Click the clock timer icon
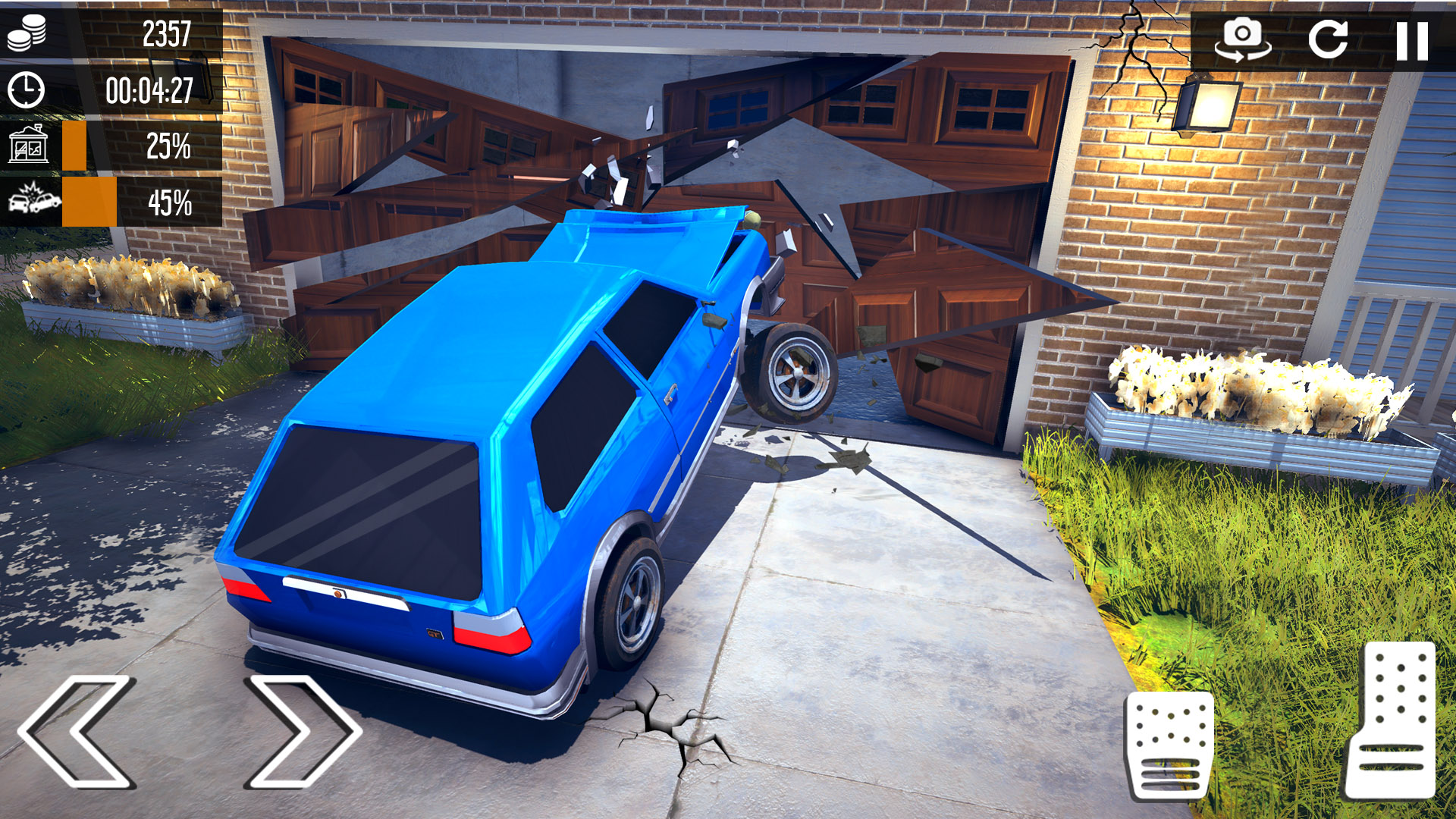1456x819 pixels. pos(27,89)
